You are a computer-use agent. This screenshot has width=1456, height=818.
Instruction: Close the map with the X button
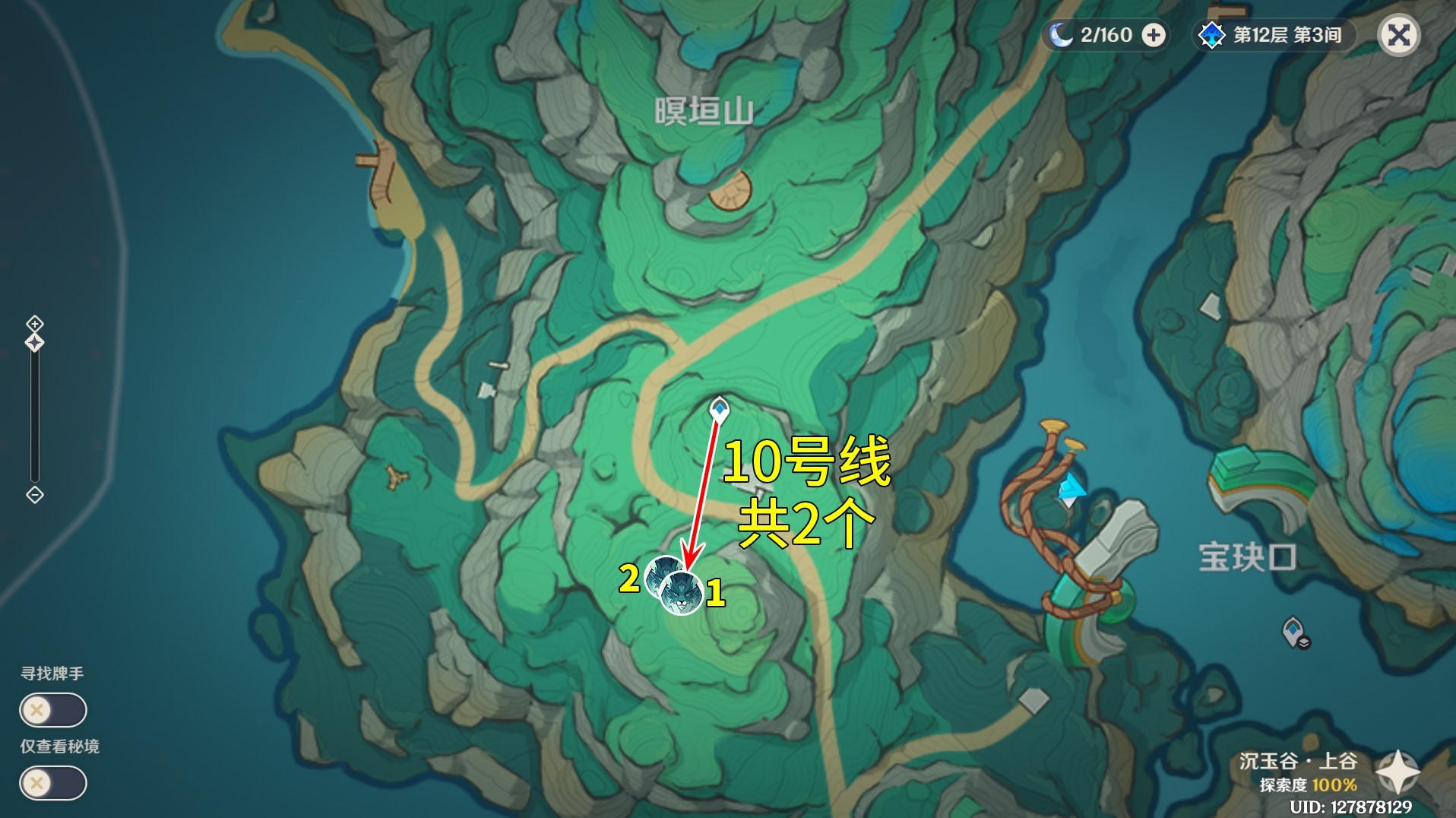[x=1401, y=34]
